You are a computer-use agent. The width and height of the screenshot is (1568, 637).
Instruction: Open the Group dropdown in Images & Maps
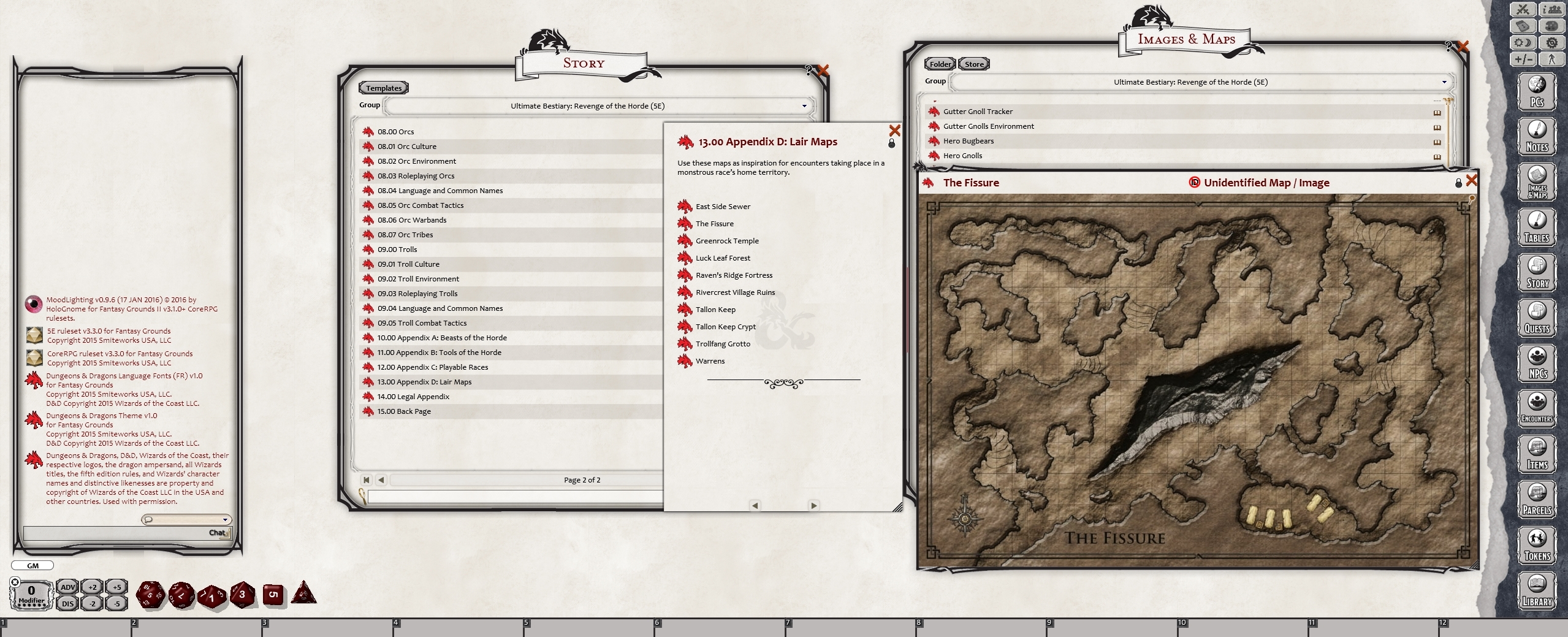1444,82
